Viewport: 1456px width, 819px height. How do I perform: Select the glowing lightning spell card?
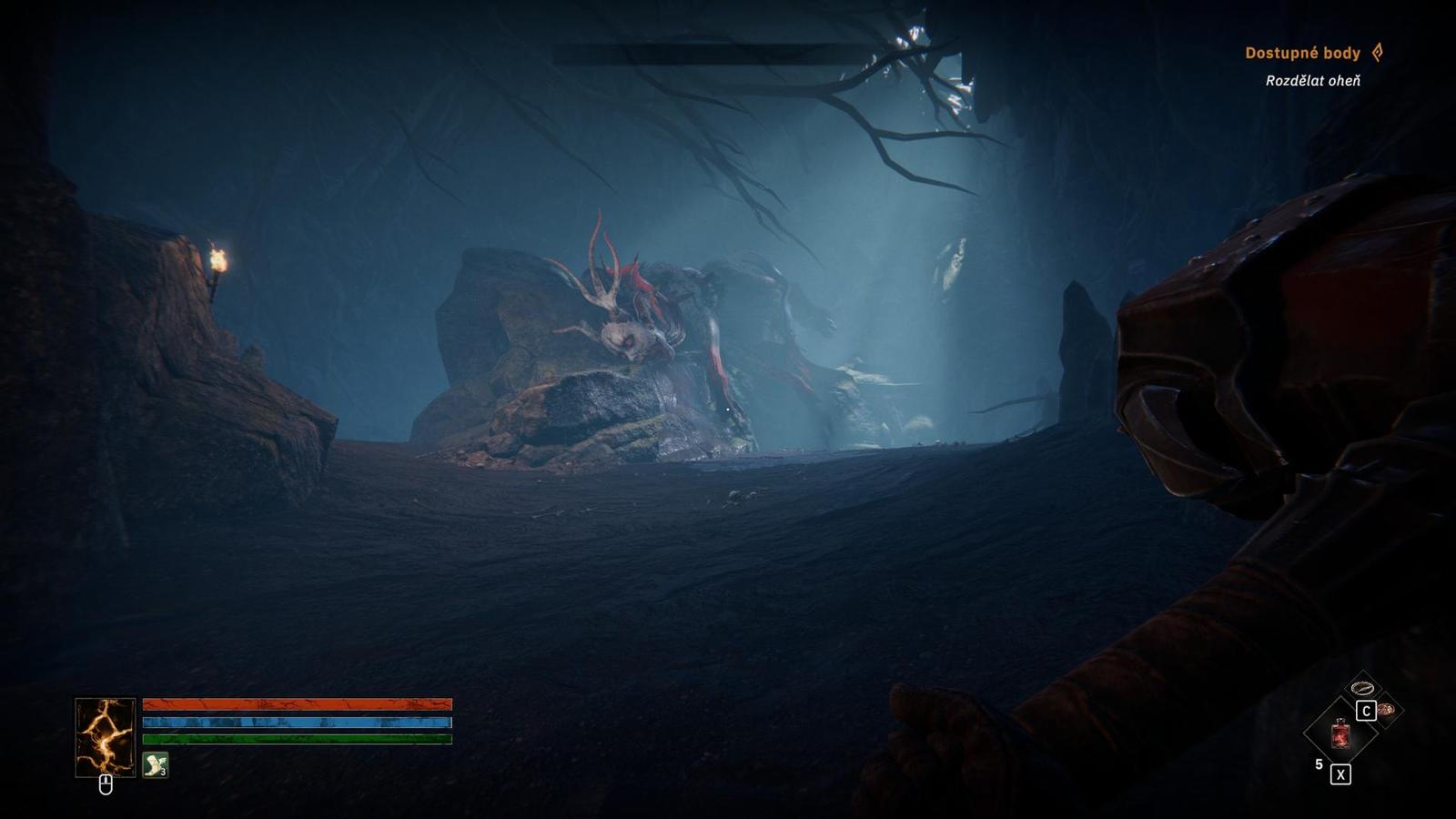[105, 737]
